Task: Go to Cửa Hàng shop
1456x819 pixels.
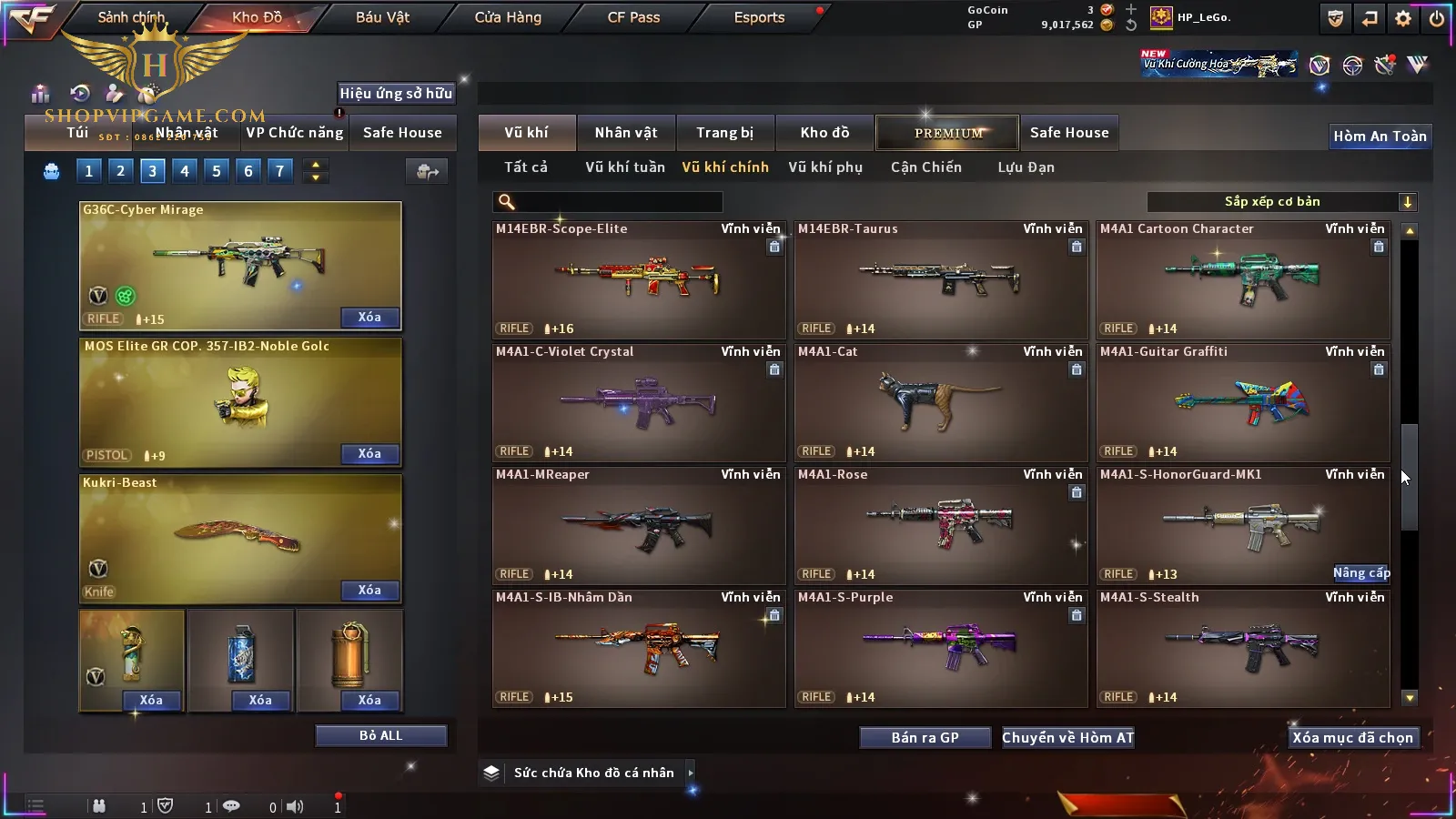Action: pos(508,17)
